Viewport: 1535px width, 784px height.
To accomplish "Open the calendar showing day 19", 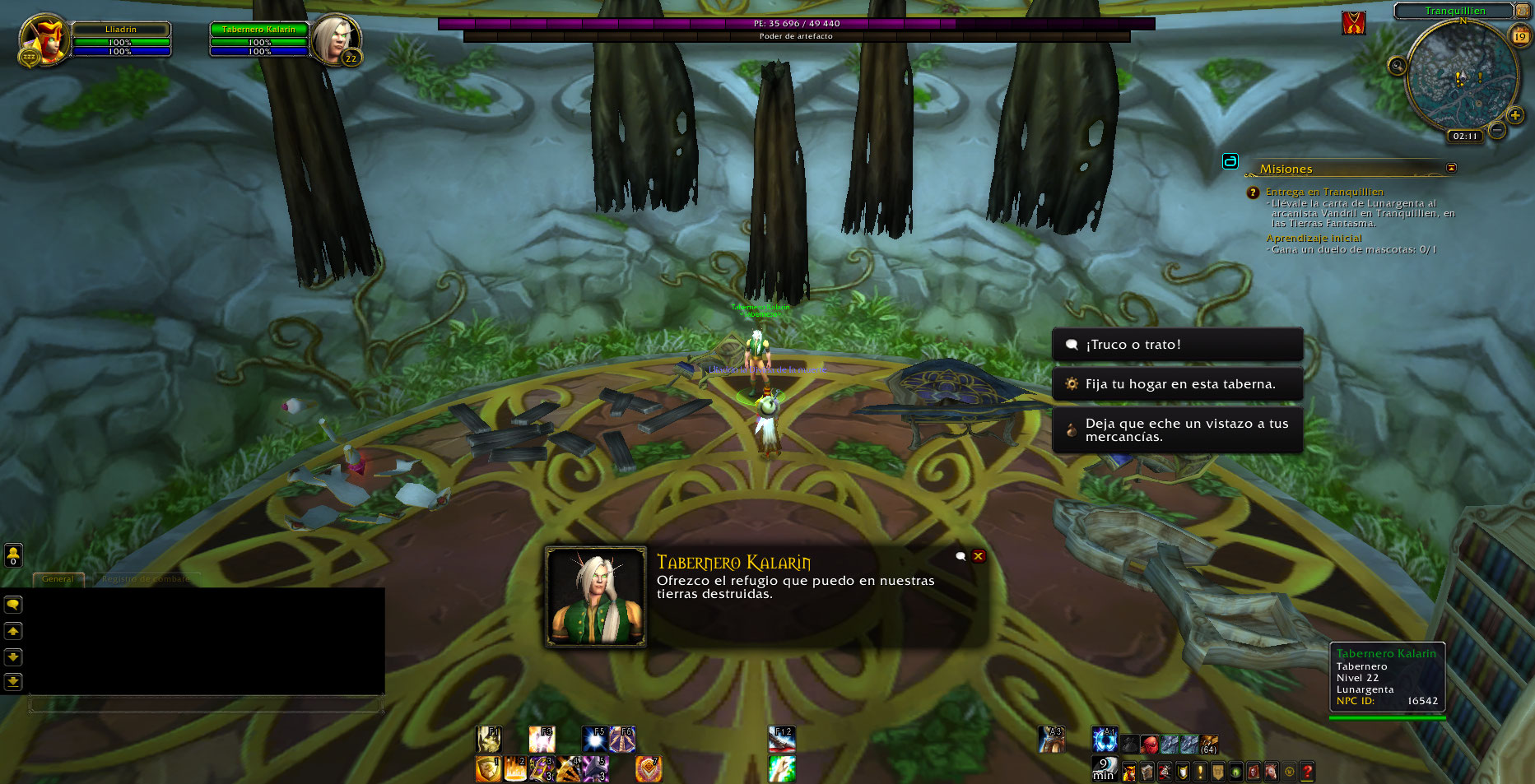I will click(1519, 36).
